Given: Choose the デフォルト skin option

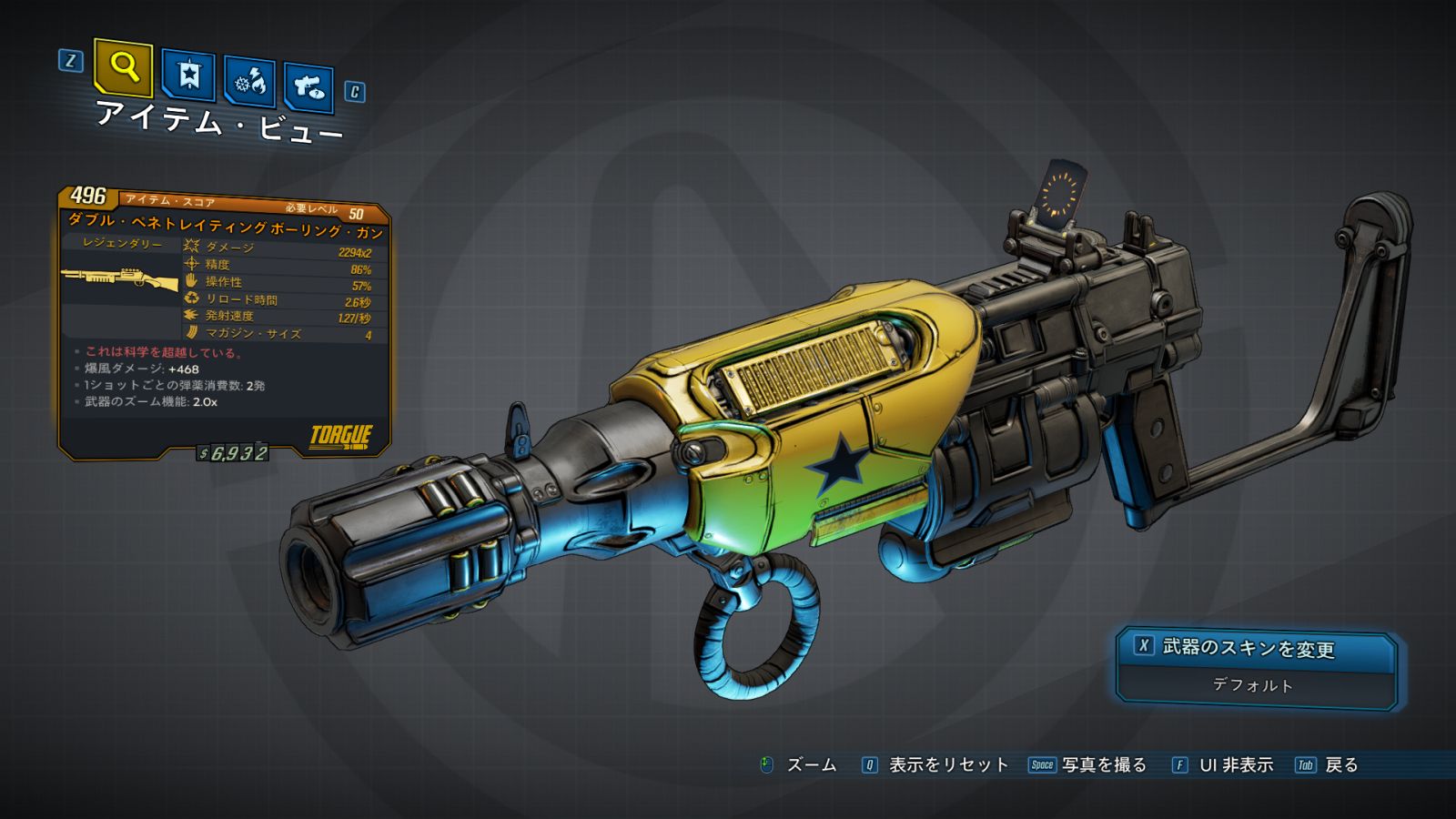Looking at the screenshot, I should (x=1253, y=685).
